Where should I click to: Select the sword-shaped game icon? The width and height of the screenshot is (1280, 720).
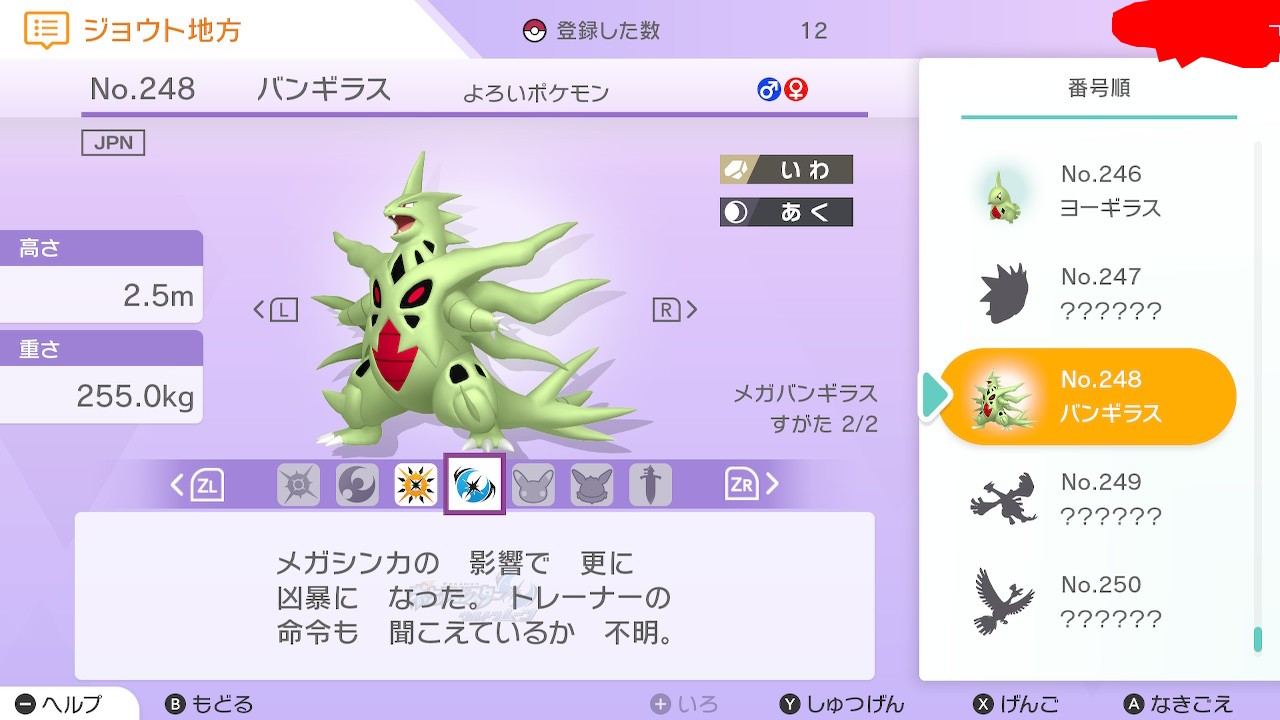tap(650, 485)
